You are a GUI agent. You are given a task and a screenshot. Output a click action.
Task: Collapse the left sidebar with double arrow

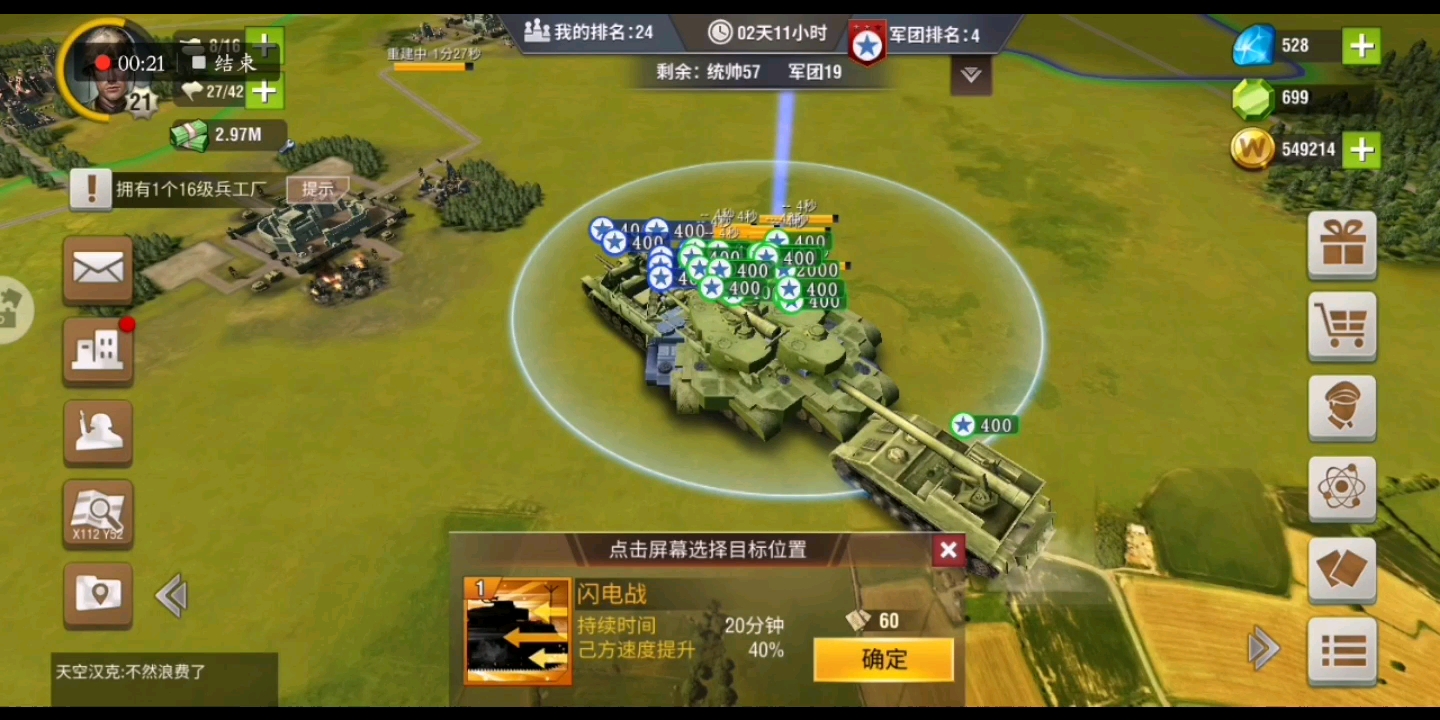[x=172, y=594]
